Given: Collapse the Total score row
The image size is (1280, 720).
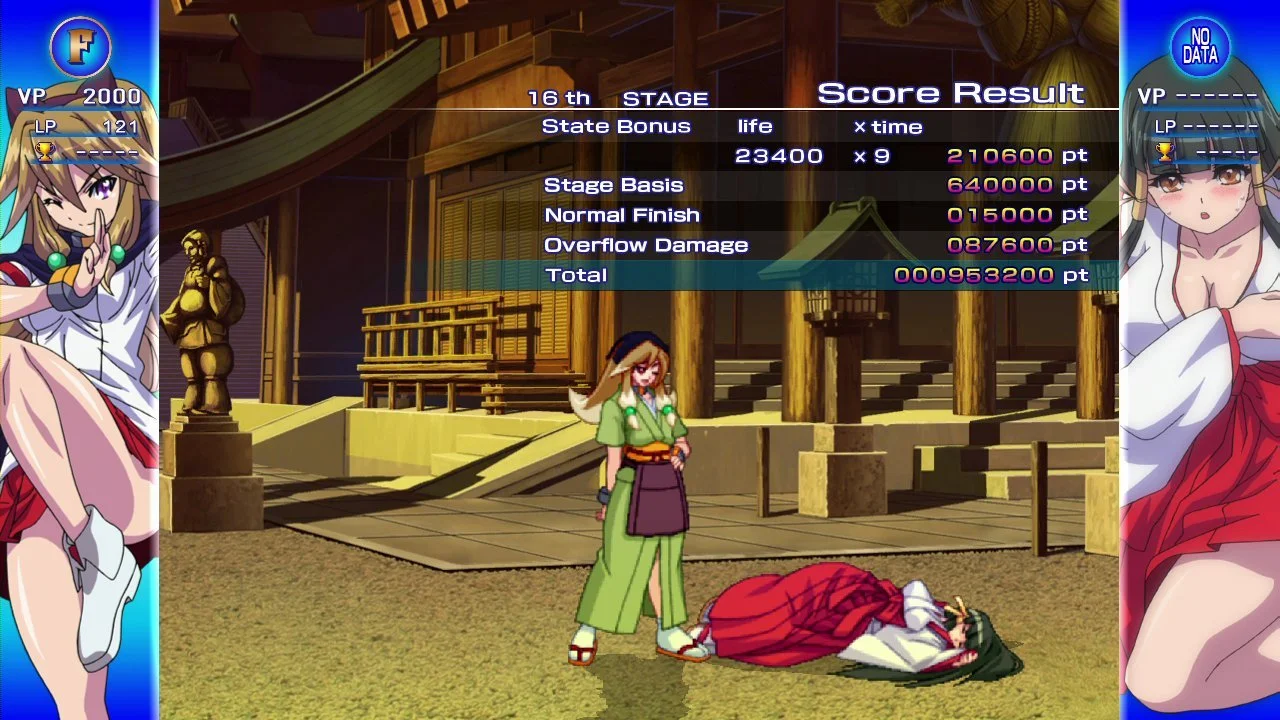Looking at the screenshot, I should (573, 274).
